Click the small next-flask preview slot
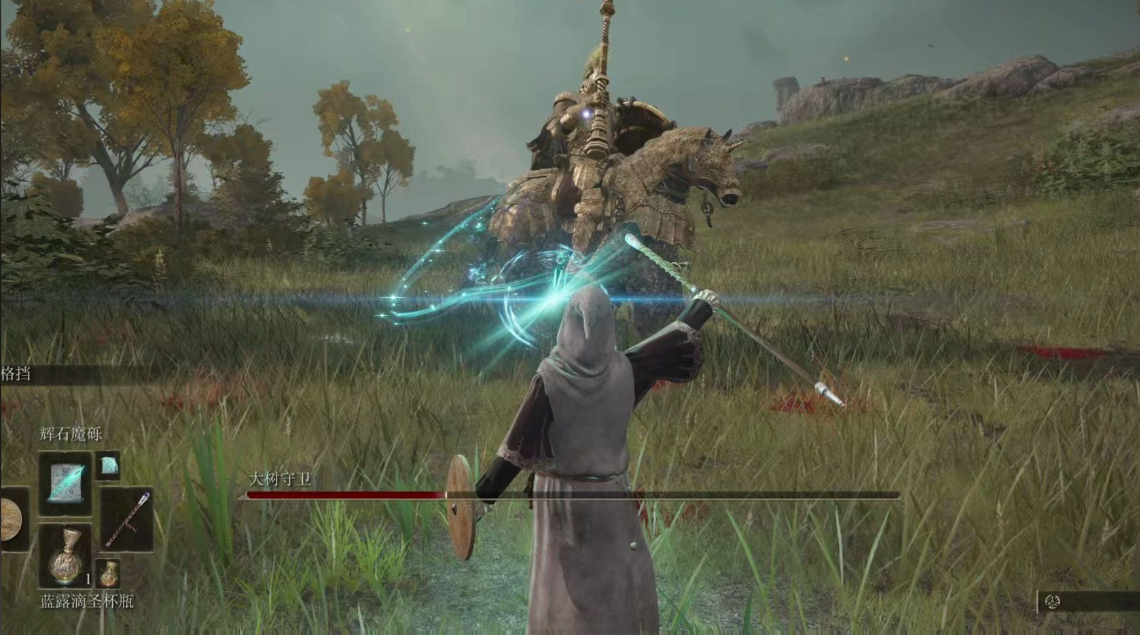 (108, 573)
